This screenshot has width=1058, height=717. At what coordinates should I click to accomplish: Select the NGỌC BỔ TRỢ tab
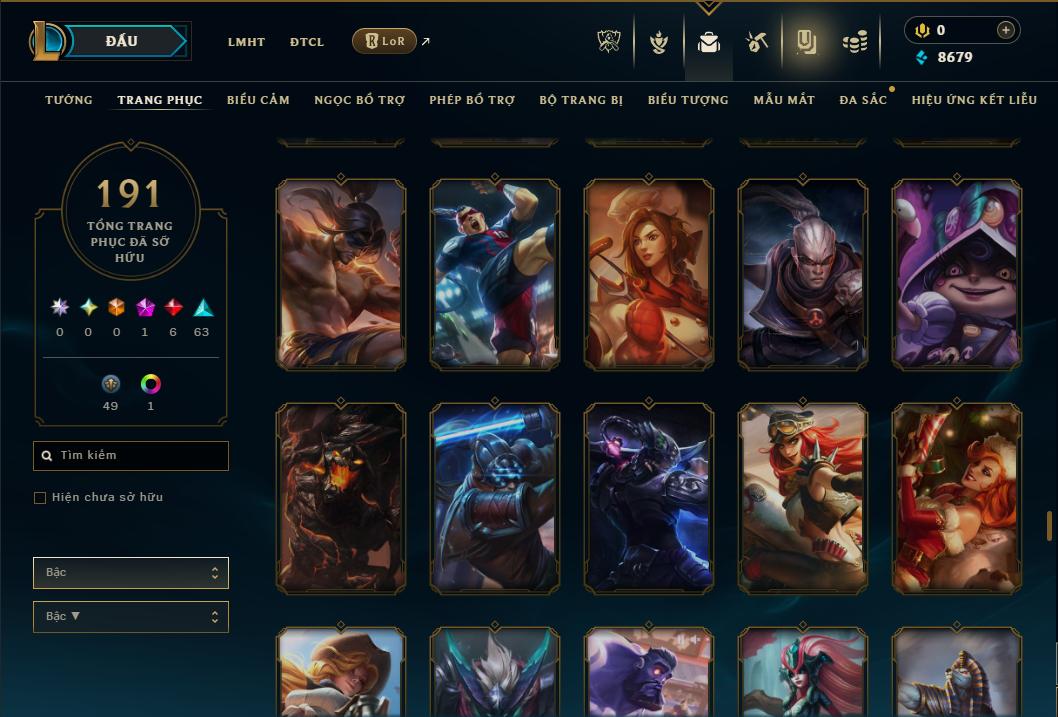click(x=359, y=100)
